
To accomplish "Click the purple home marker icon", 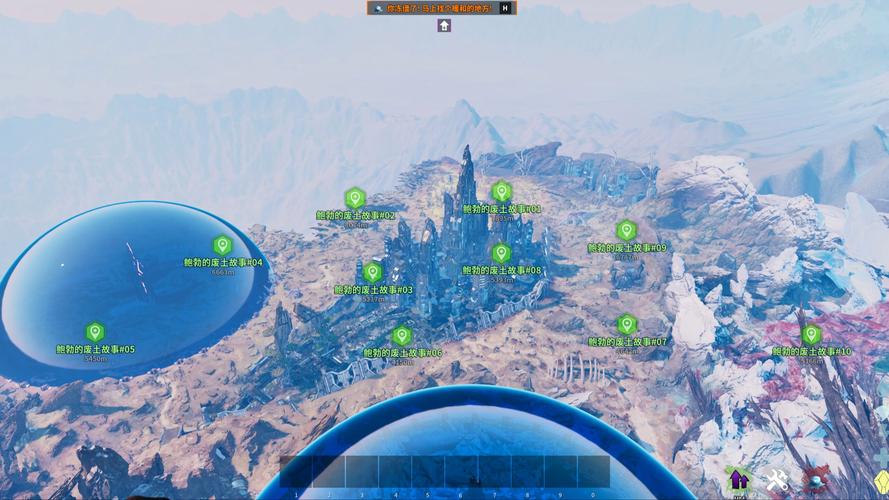I will pos(444,25).
